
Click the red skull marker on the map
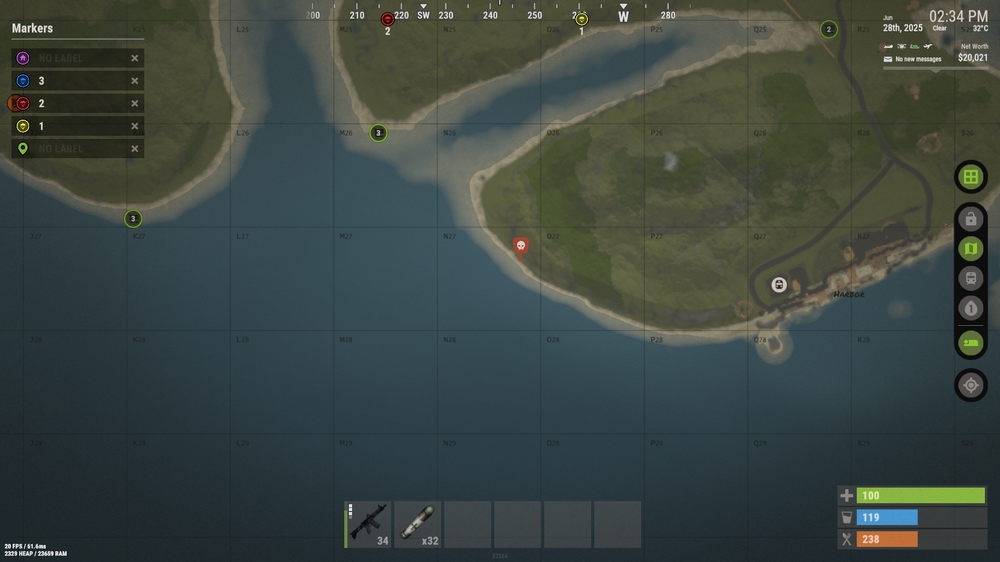pyautogui.click(x=520, y=245)
